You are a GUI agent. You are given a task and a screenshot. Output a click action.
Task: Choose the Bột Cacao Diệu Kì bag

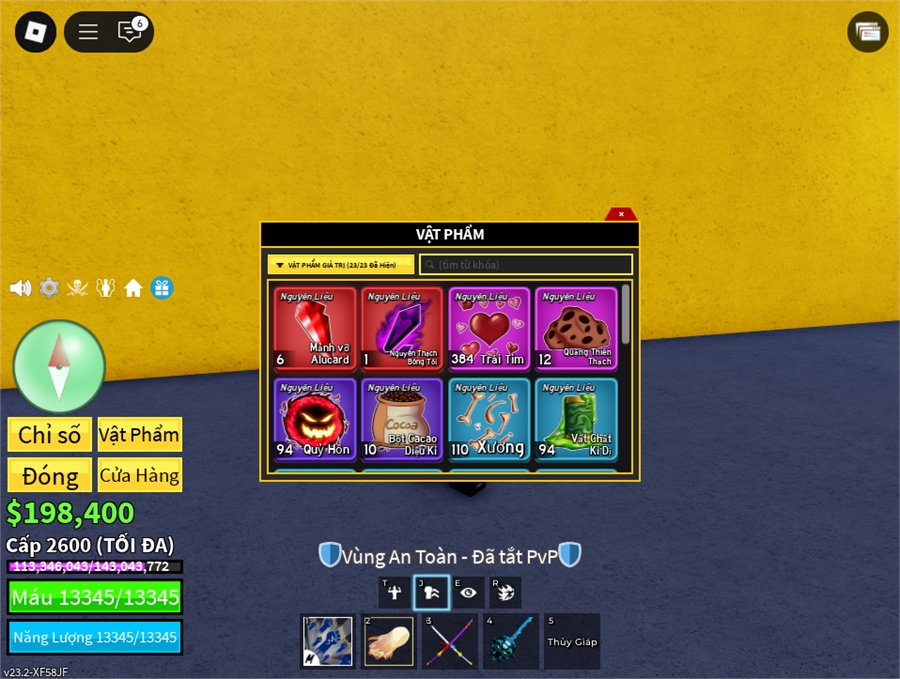(x=401, y=419)
